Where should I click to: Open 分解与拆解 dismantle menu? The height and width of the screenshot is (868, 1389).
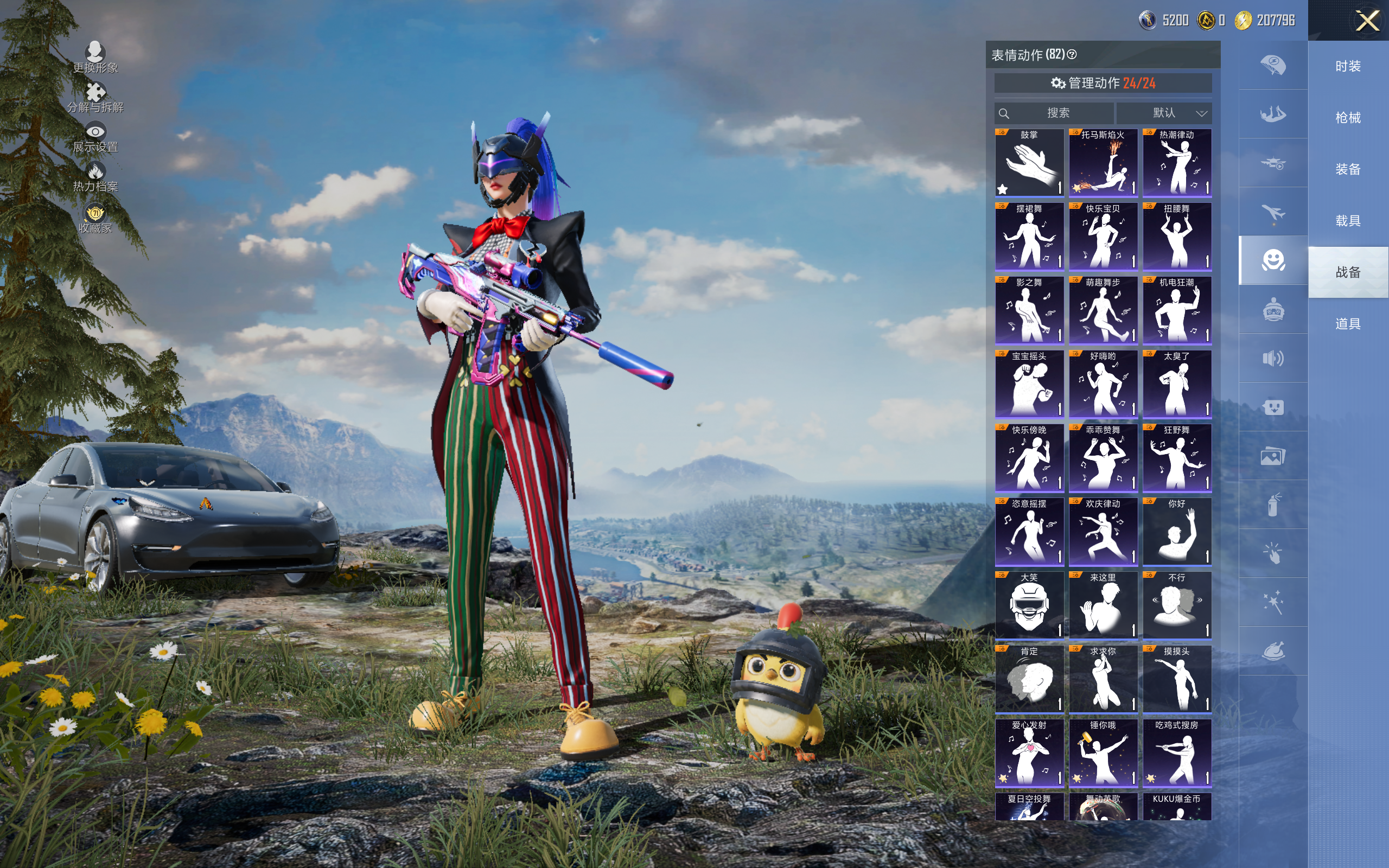coord(95,98)
